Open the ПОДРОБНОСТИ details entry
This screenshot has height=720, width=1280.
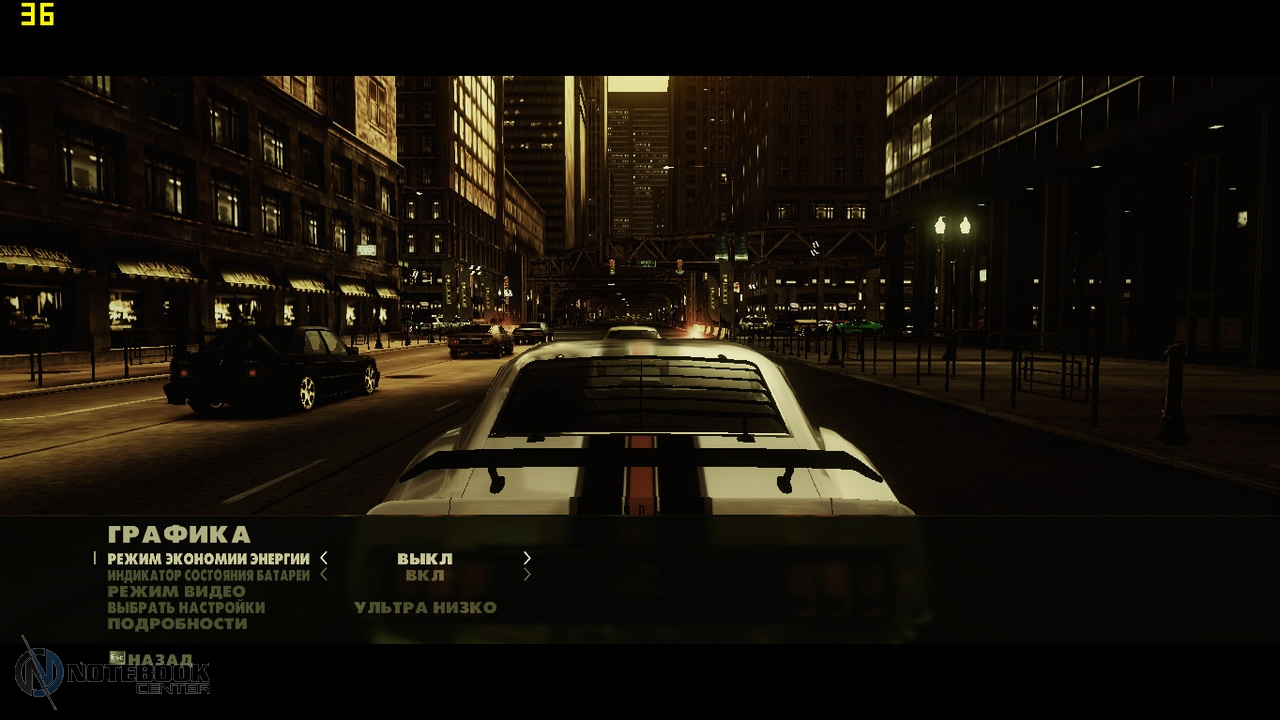pos(177,623)
